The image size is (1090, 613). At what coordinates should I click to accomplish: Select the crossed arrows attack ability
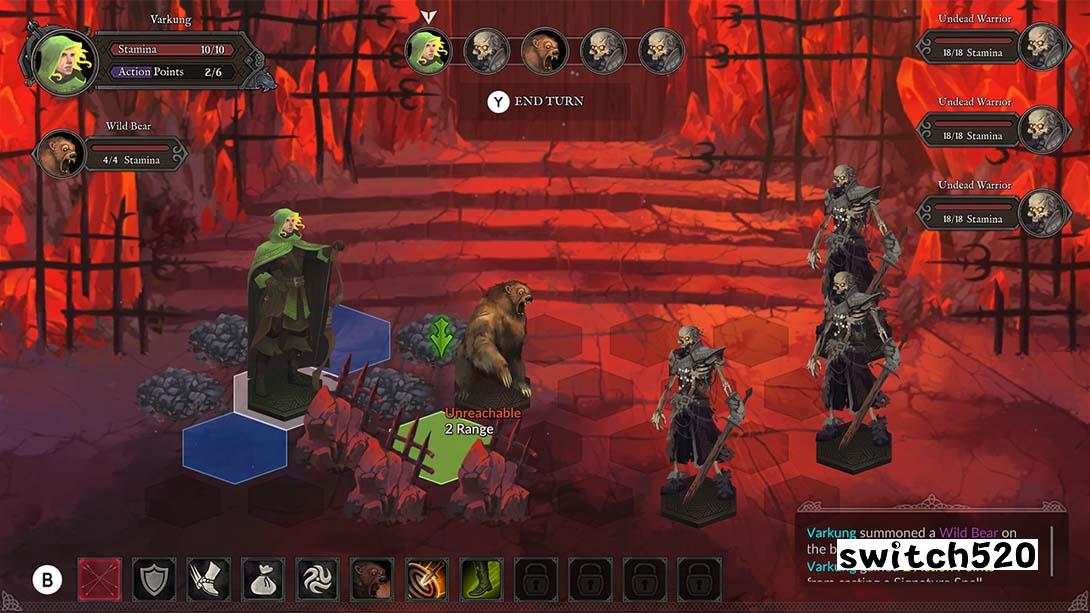[x=100, y=579]
